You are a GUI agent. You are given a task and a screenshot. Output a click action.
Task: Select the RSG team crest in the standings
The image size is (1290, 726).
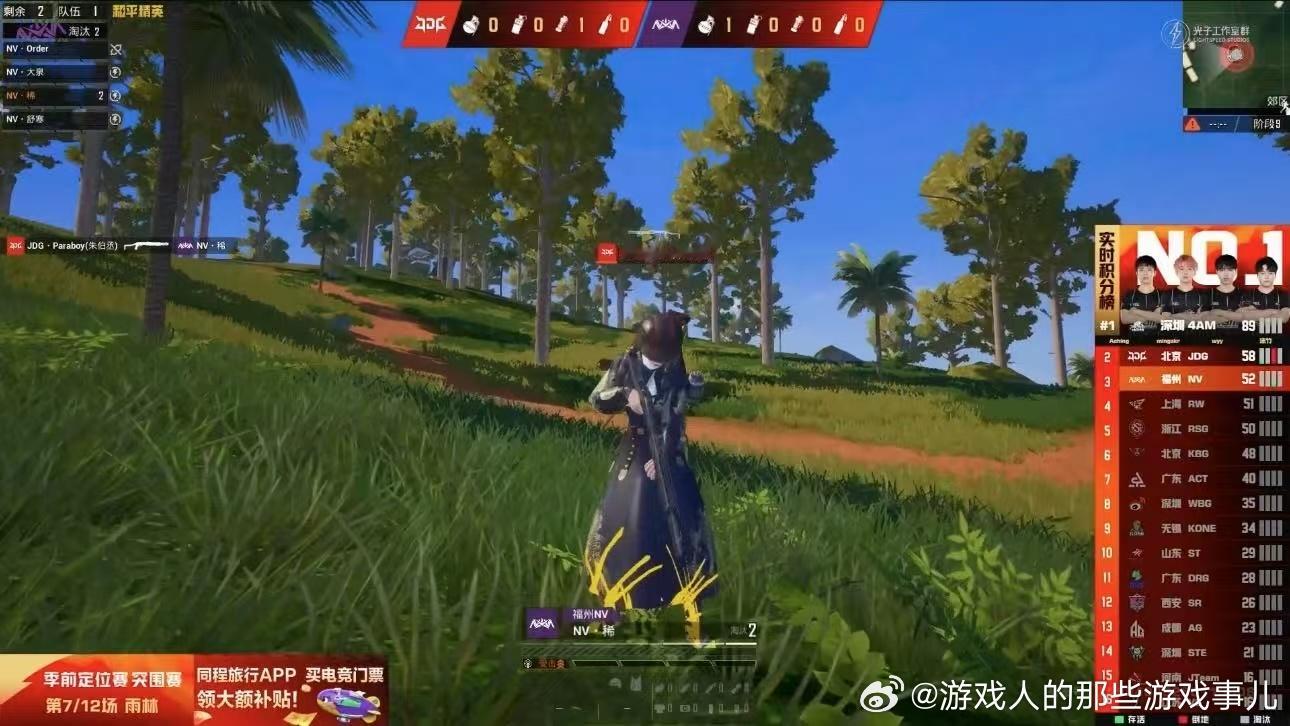tap(1134, 428)
